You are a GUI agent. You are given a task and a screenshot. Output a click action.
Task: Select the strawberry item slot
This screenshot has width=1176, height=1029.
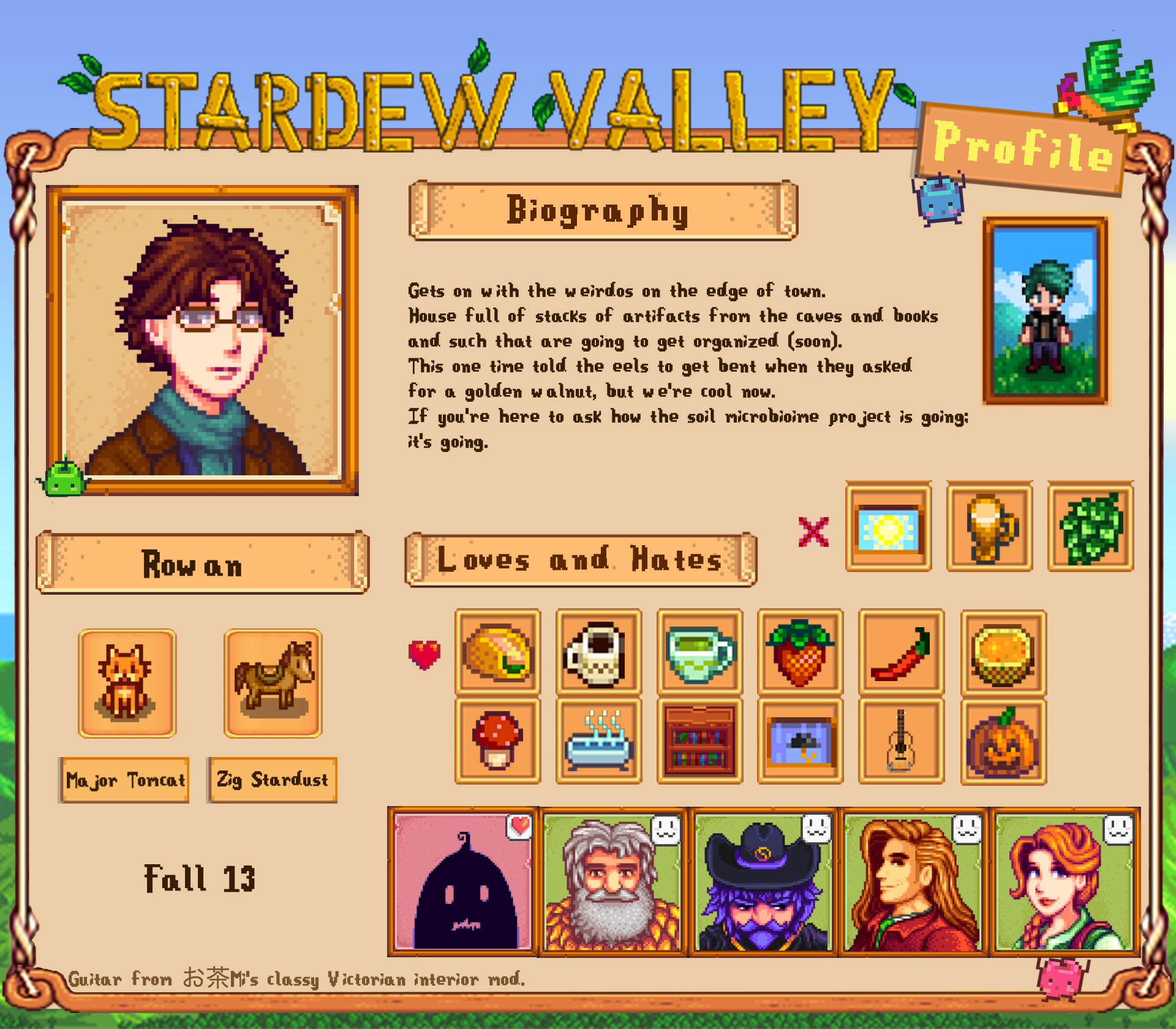[x=800, y=652]
